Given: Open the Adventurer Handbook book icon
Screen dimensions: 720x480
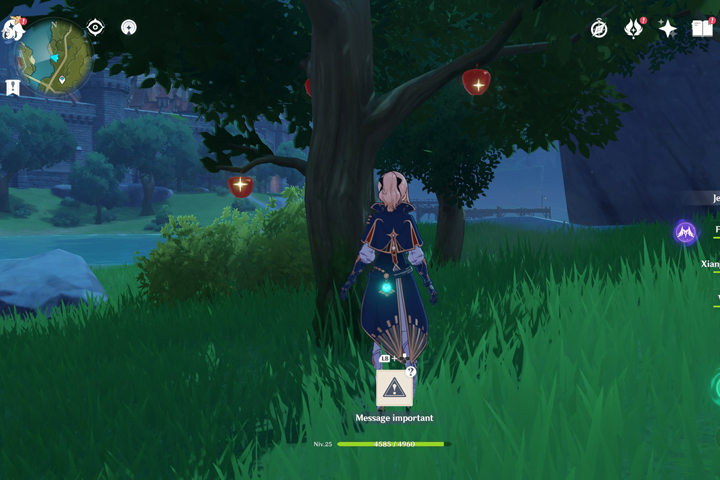Looking at the screenshot, I should click(x=702, y=29).
